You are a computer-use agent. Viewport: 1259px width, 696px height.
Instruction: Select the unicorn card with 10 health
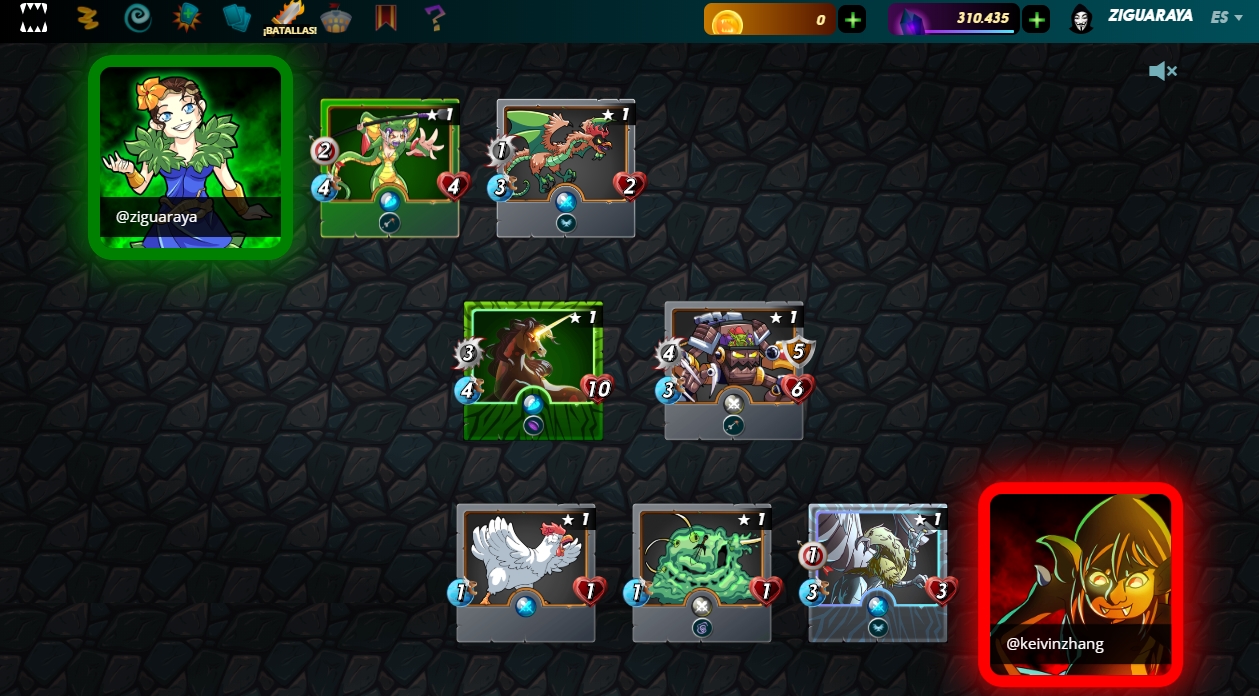click(x=533, y=370)
